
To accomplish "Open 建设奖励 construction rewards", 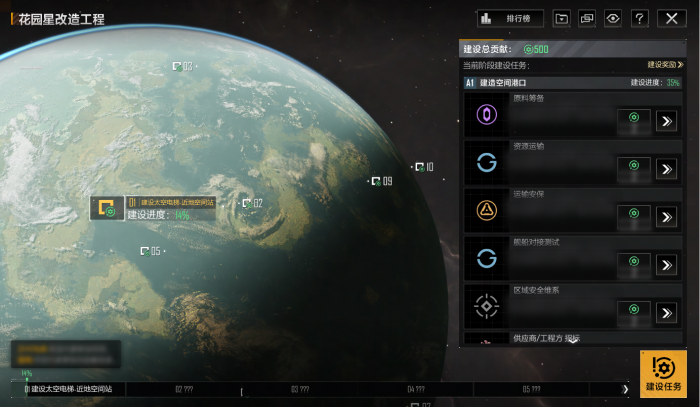I will [665, 64].
